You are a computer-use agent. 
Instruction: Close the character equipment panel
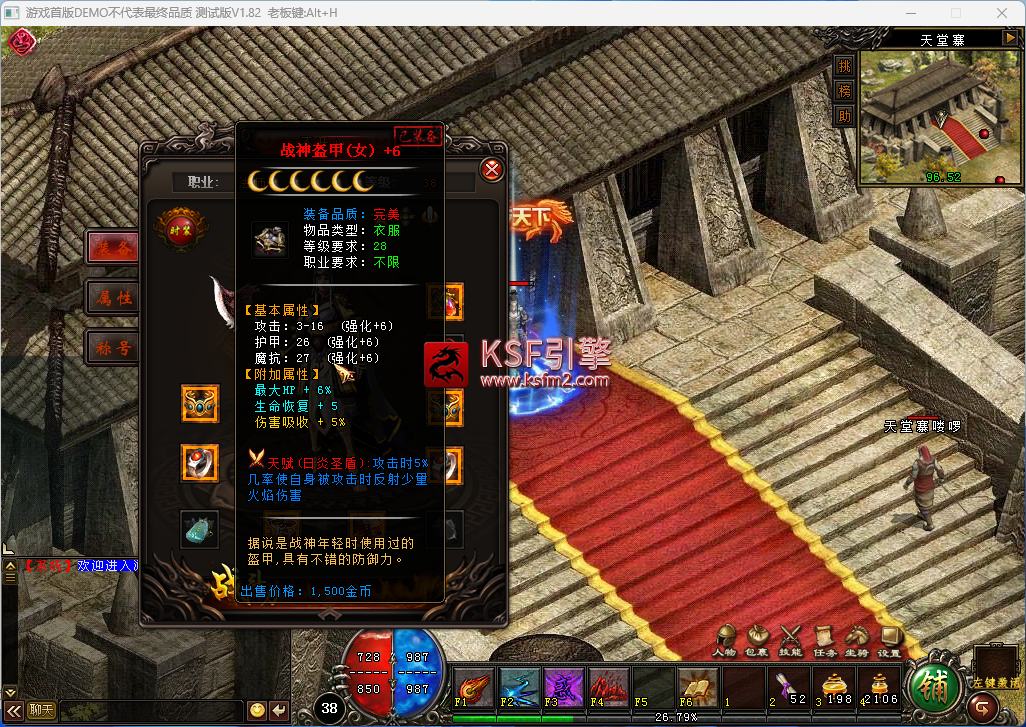[492, 169]
